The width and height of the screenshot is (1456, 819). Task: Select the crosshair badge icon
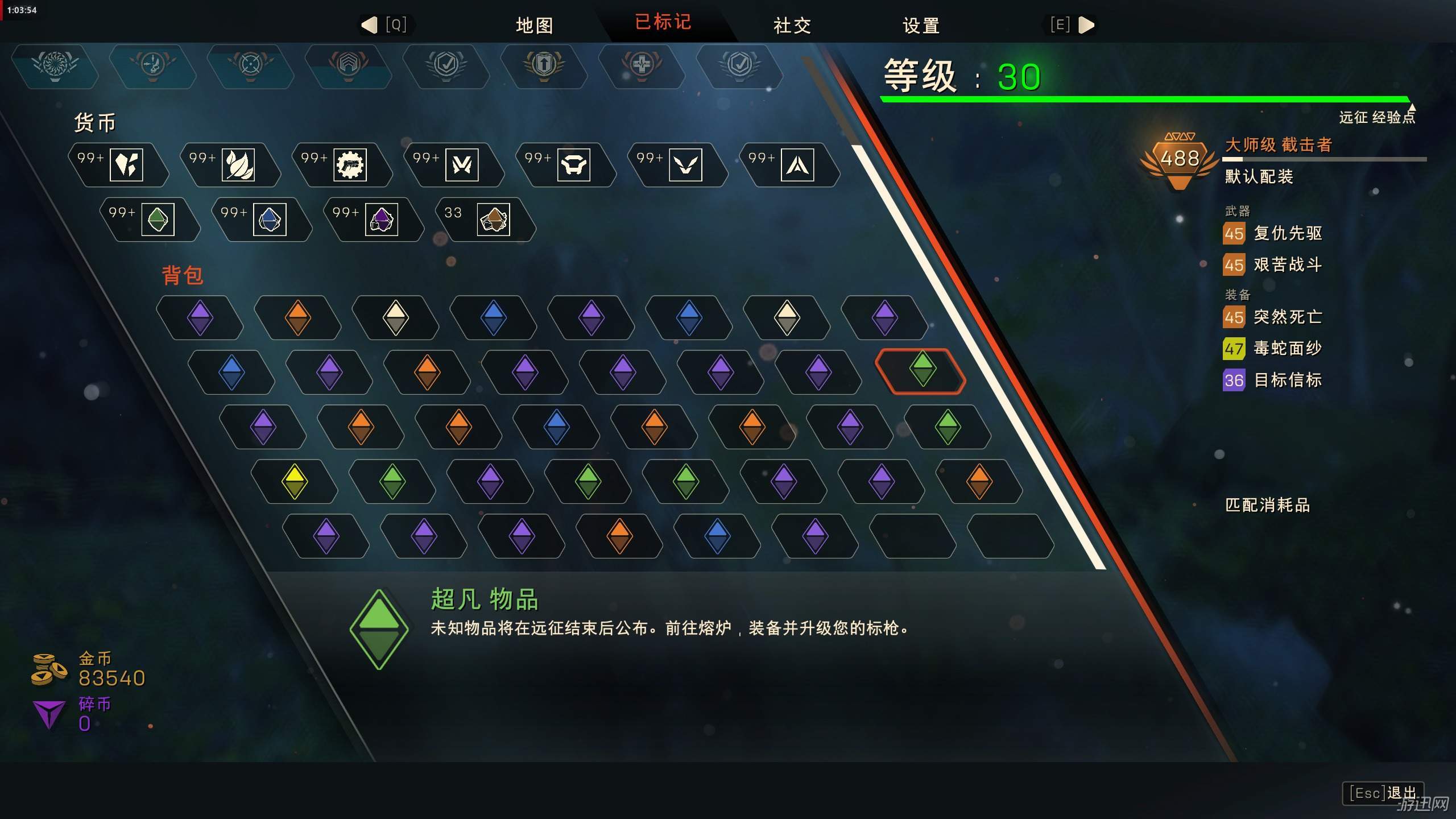250,65
